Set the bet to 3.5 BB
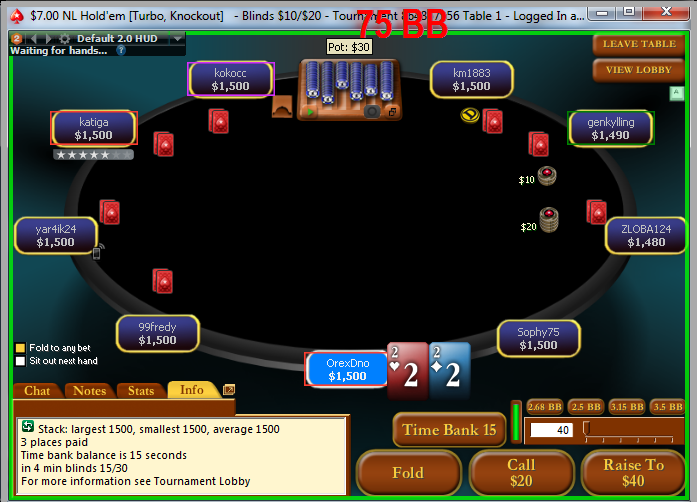This screenshot has height=502, width=697. (x=667, y=407)
